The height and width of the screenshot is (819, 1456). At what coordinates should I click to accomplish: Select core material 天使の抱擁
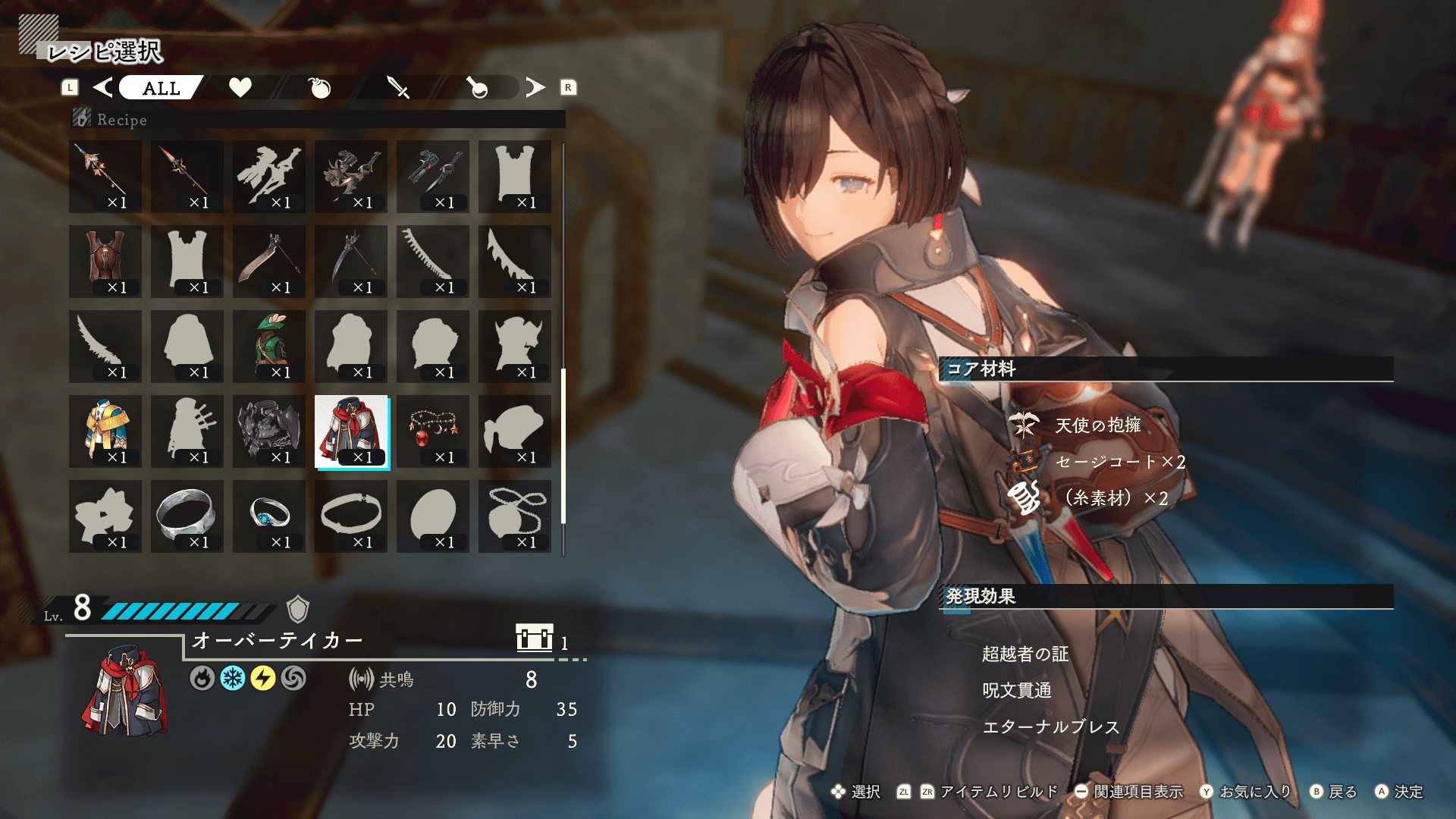tap(1097, 425)
